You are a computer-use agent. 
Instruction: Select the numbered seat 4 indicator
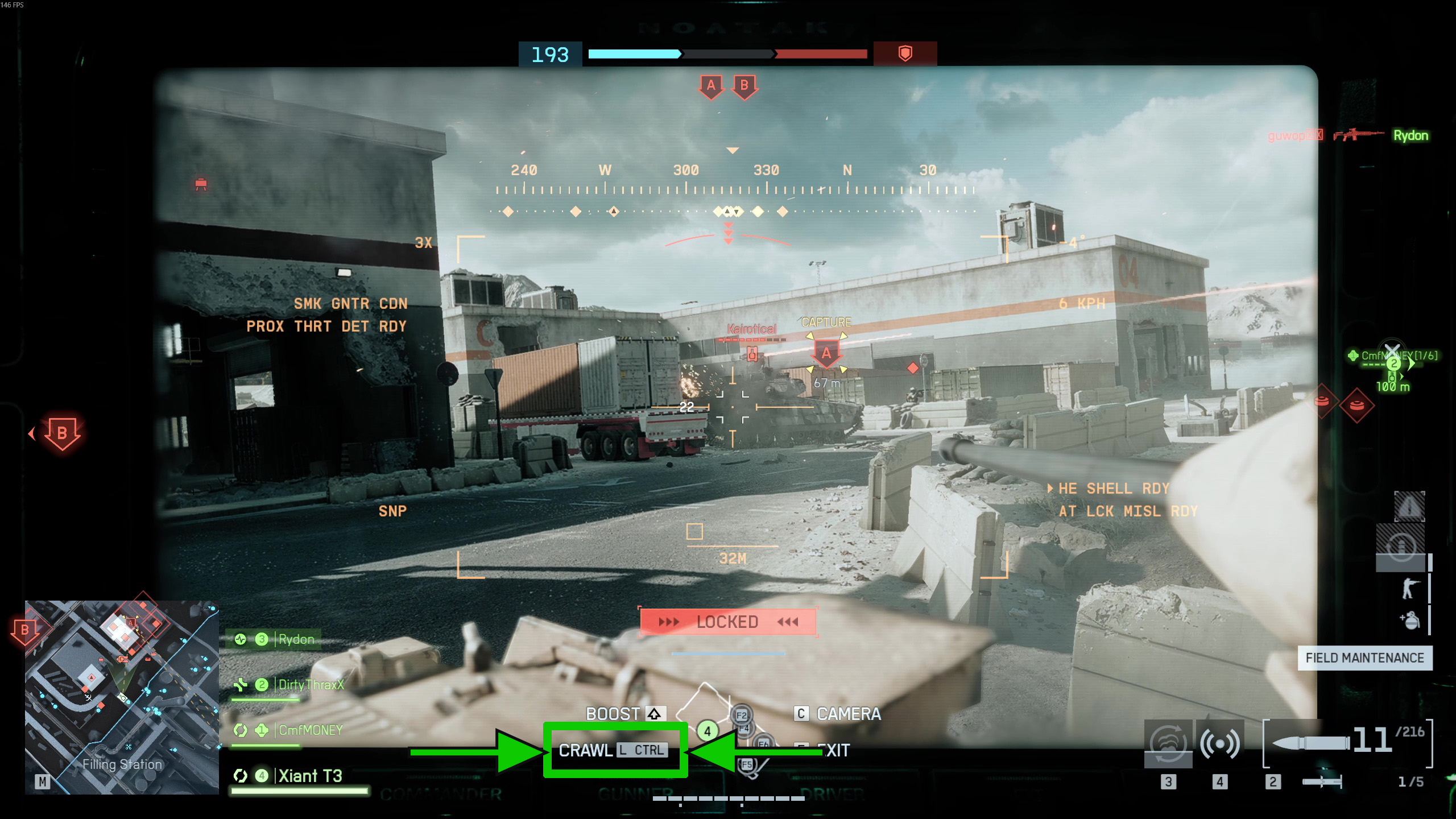pos(708,731)
